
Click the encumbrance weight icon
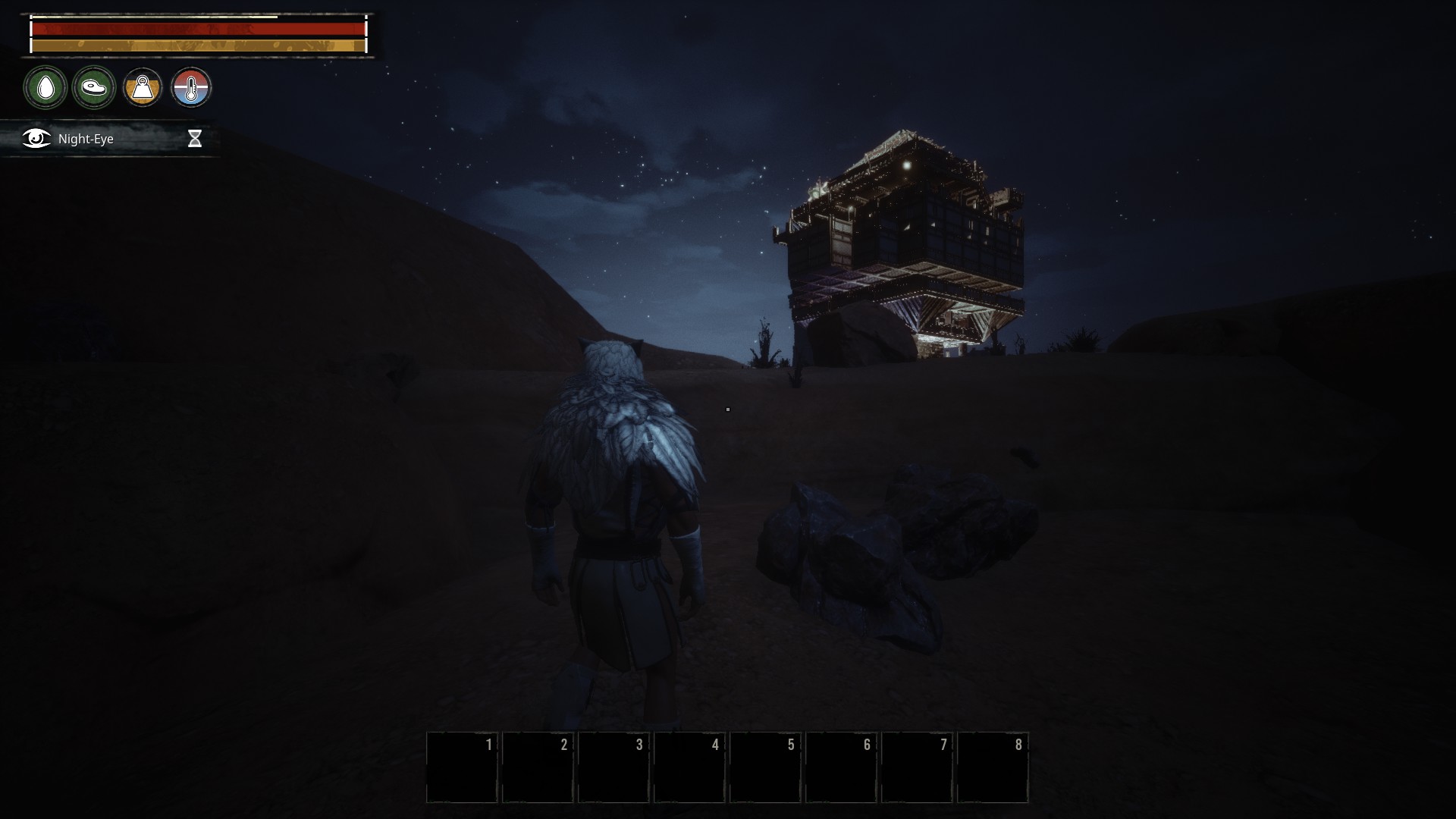click(x=143, y=87)
